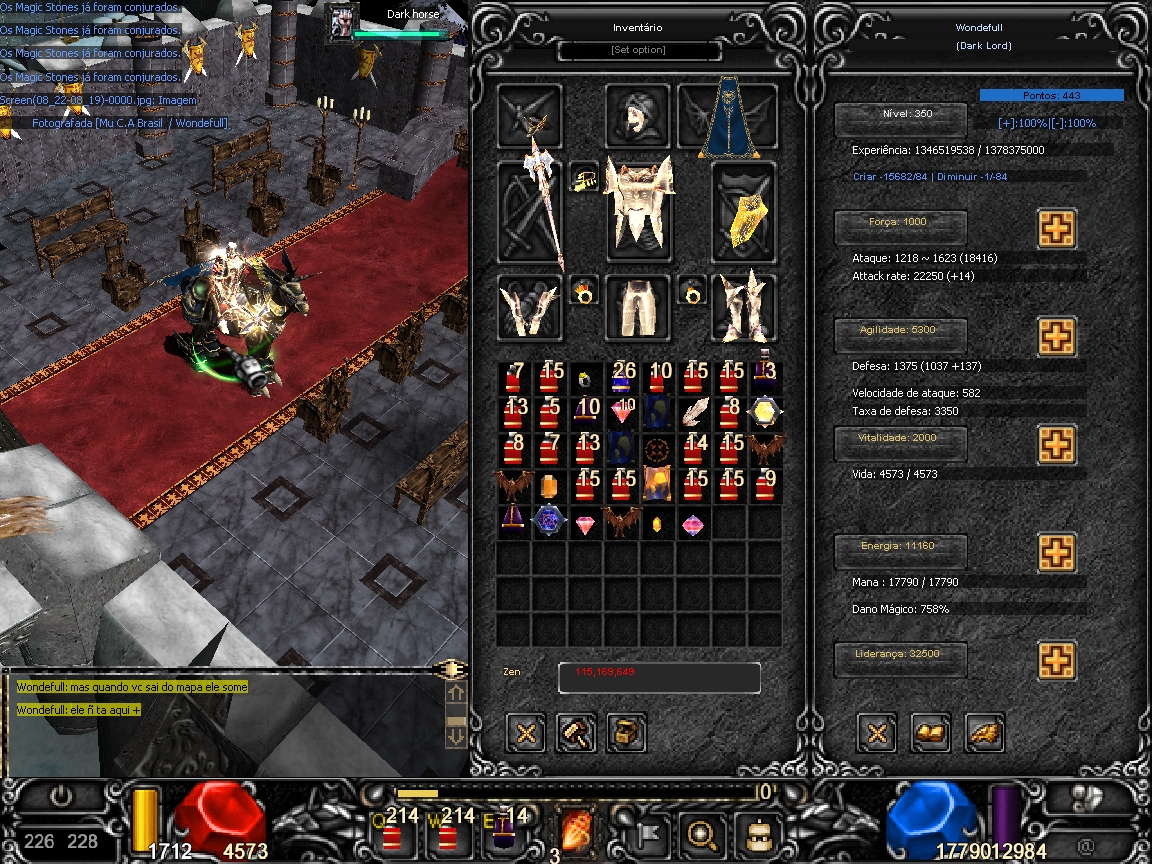The image size is (1152, 864).
Task: Increase Liderança with the plus button
Action: pos(1056,660)
